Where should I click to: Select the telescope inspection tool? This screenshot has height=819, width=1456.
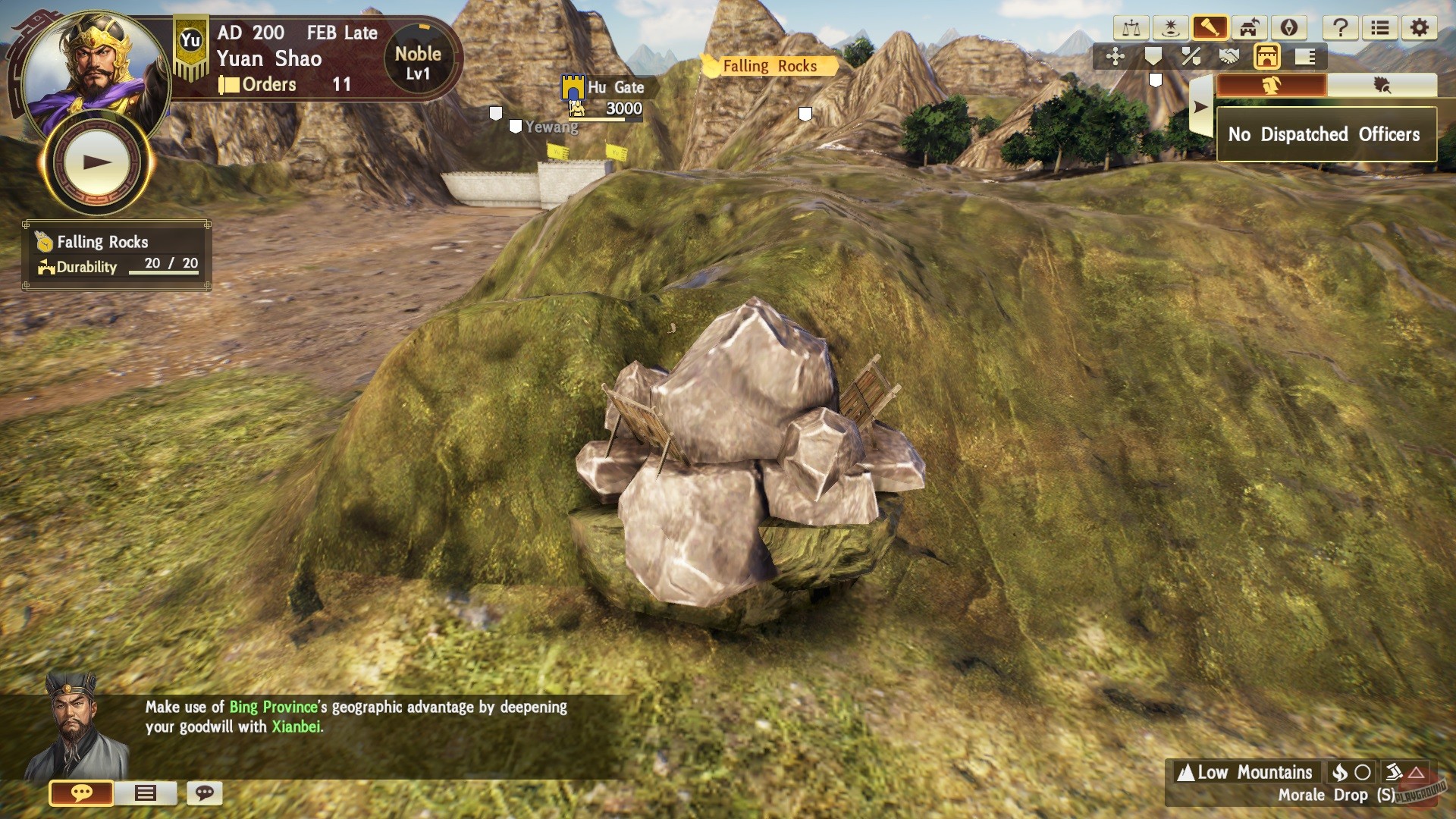pos(1211,28)
